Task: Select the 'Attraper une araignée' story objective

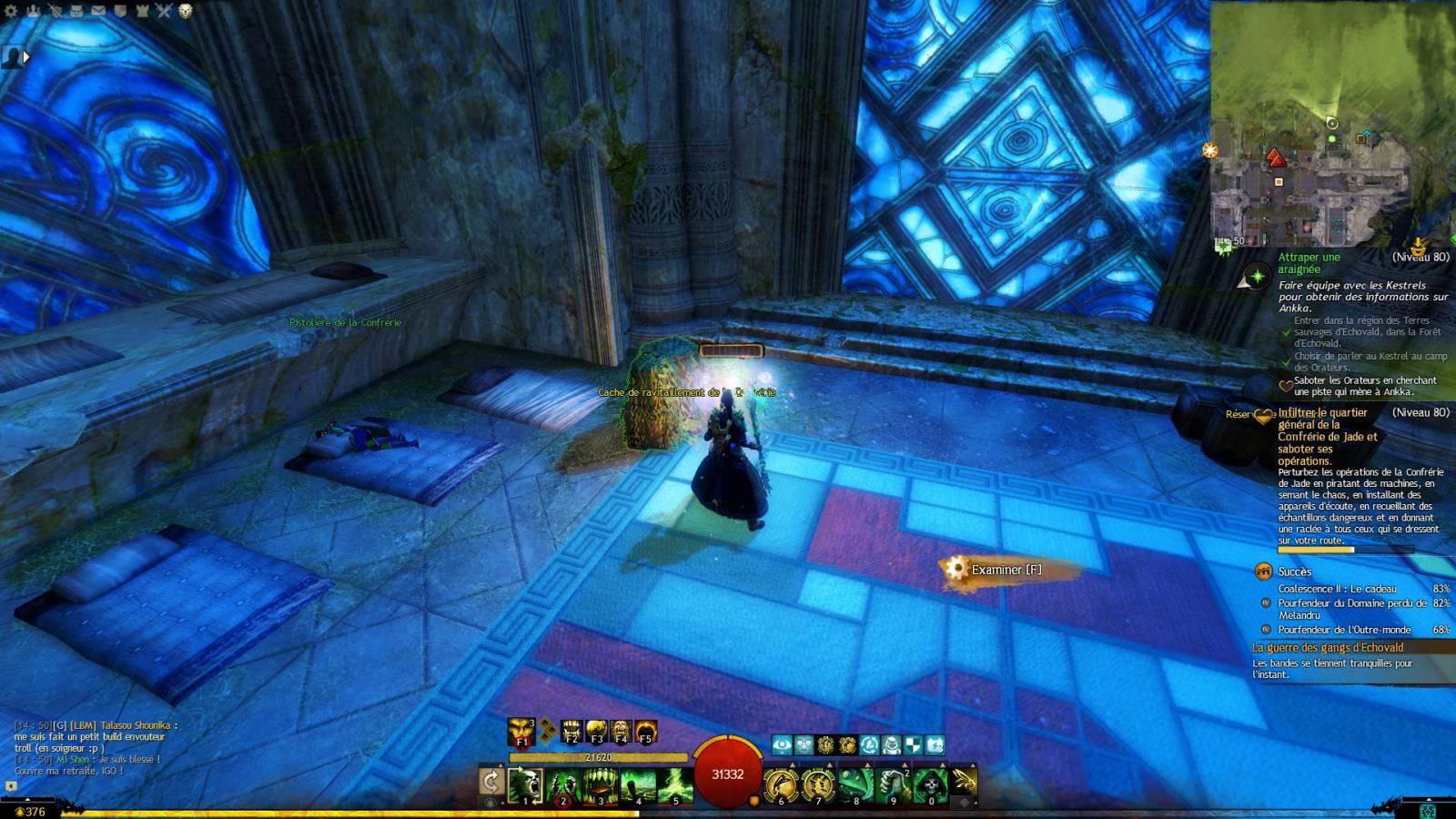Action: (x=1309, y=263)
